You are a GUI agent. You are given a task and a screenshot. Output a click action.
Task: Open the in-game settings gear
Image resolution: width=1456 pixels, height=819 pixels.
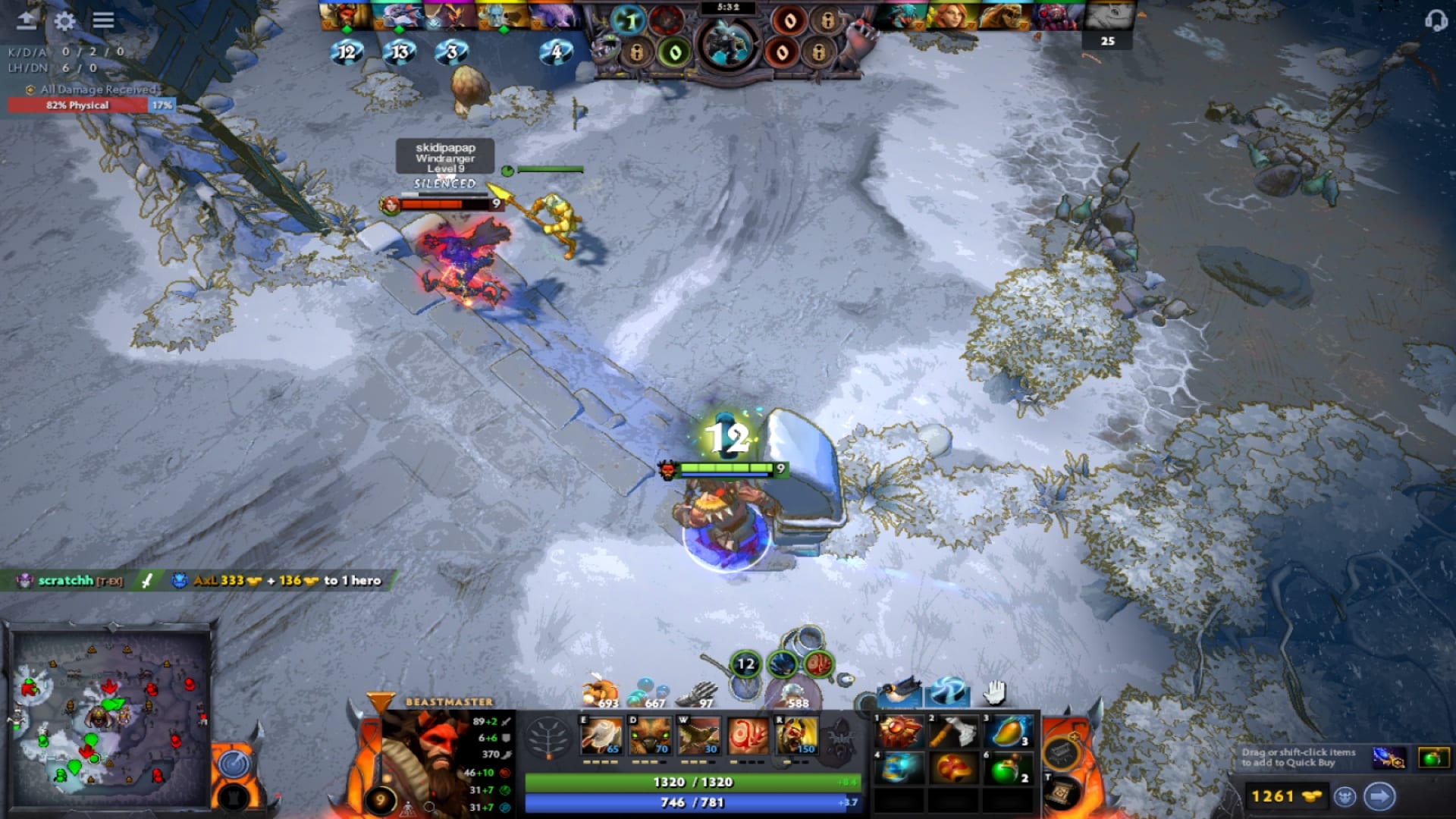[64, 21]
